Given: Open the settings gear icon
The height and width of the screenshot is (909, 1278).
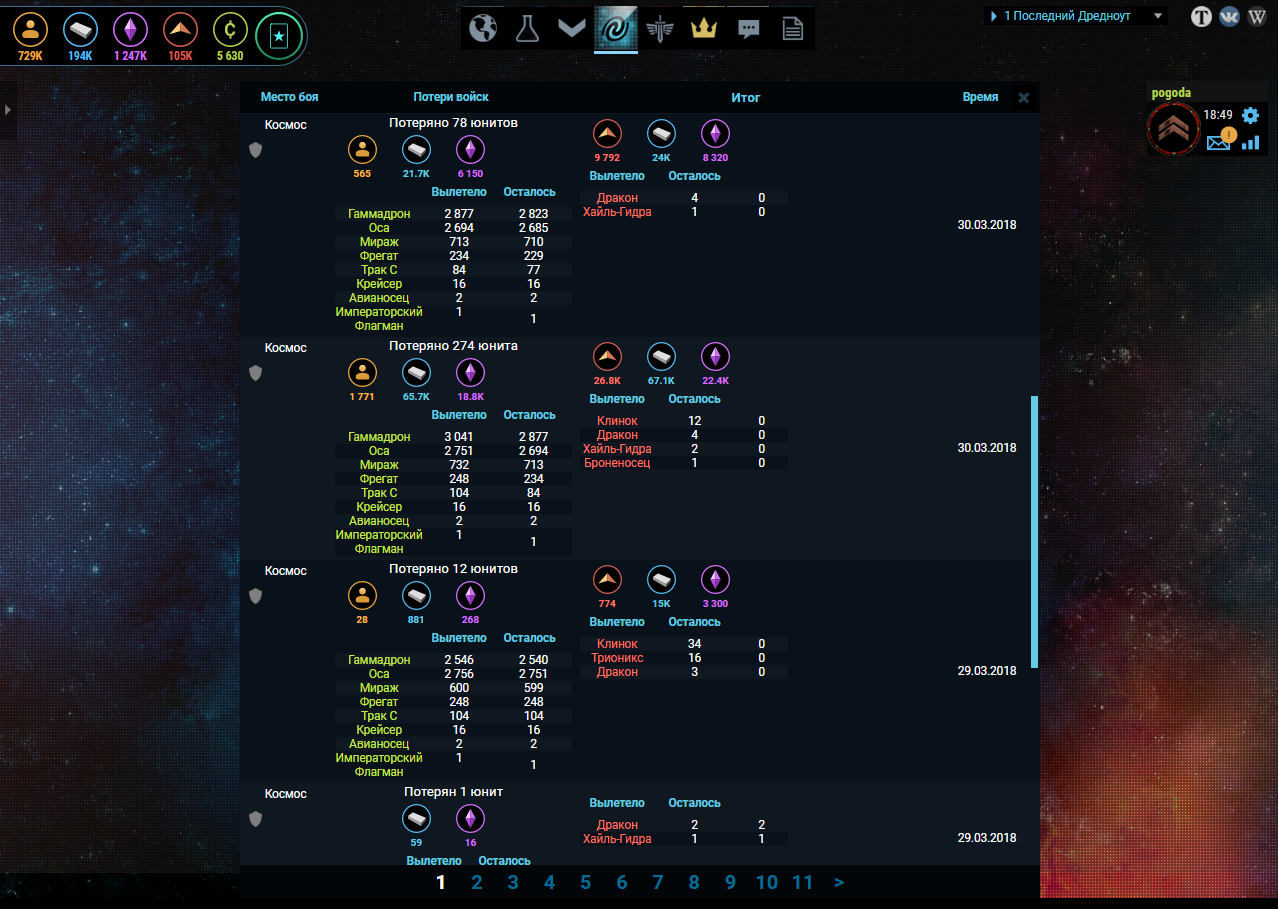Looking at the screenshot, I should (x=1250, y=115).
